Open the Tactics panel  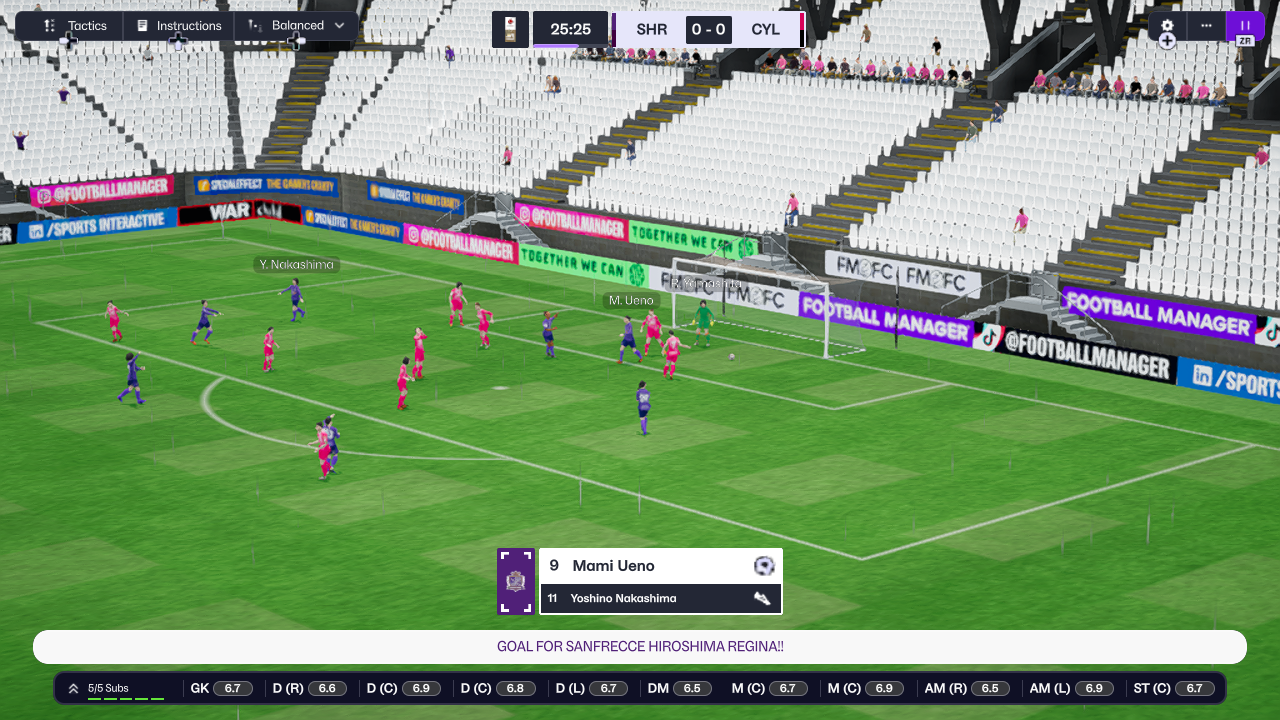pyautogui.click(x=76, y=26)
